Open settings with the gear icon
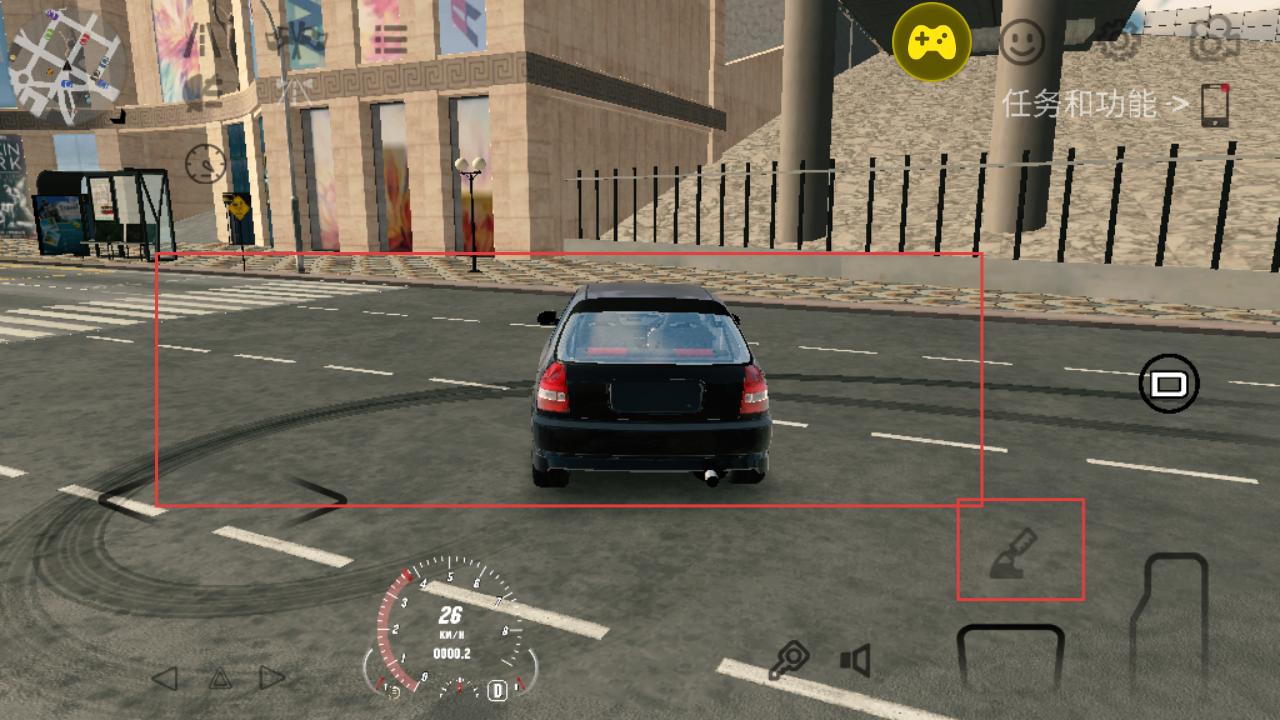The width and height of the screenshot is (1280, 720). (x=1116, y=42)
